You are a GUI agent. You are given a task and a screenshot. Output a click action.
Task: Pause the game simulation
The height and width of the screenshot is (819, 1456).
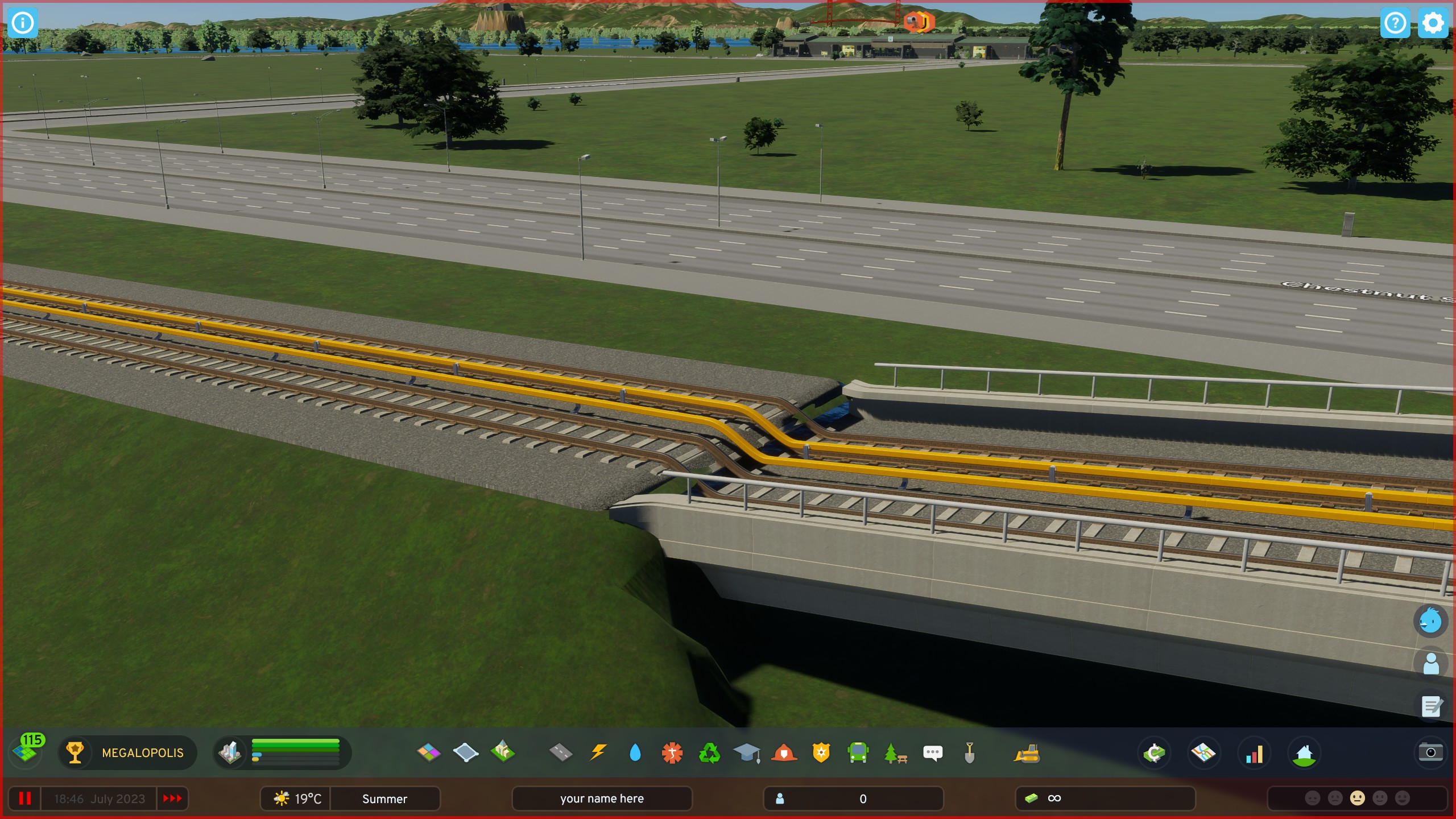pos(25,798)
